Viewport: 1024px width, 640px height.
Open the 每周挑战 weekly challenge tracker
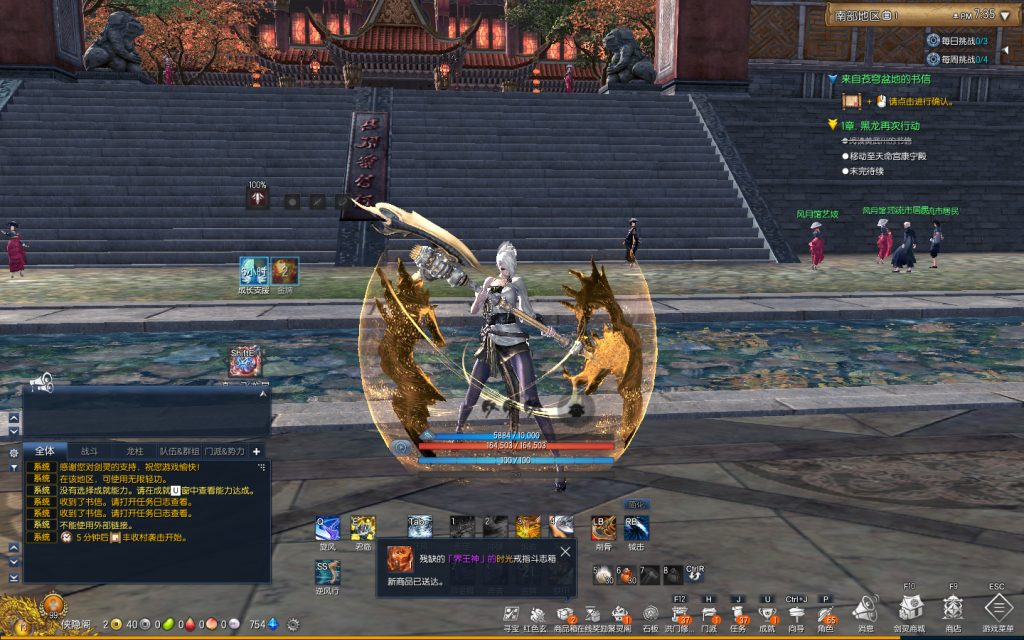[x=957, y=59]
